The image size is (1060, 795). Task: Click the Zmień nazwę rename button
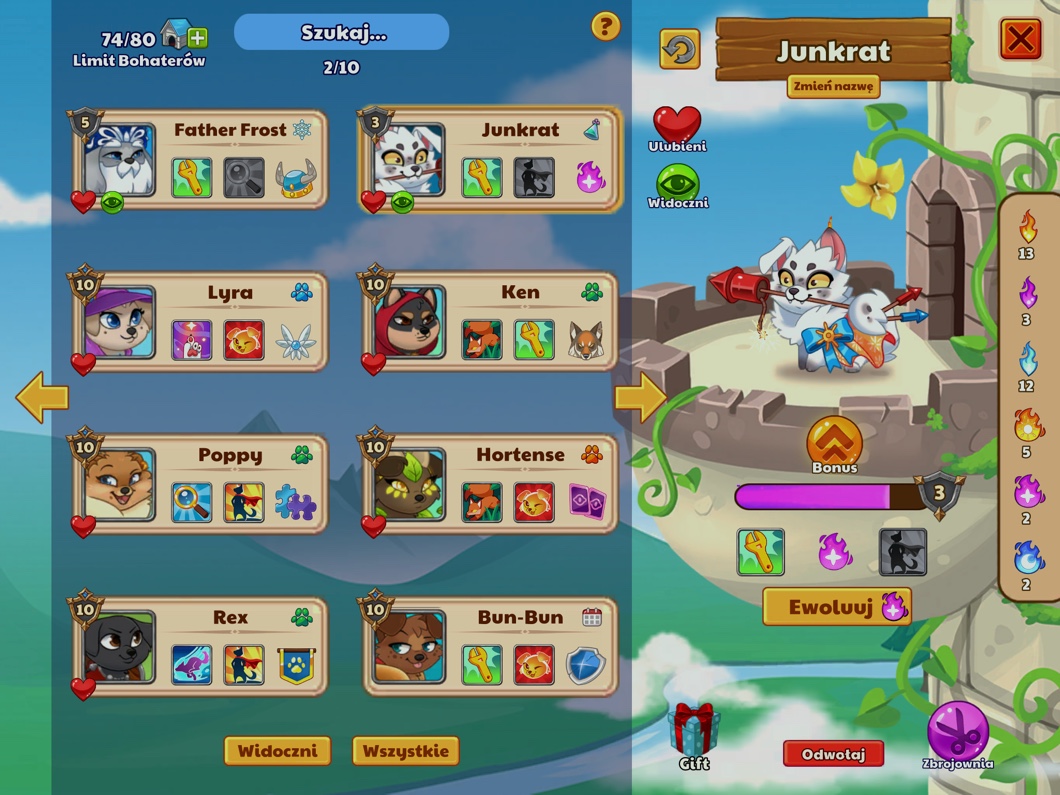pyautogui.click(x=833, y=86)
